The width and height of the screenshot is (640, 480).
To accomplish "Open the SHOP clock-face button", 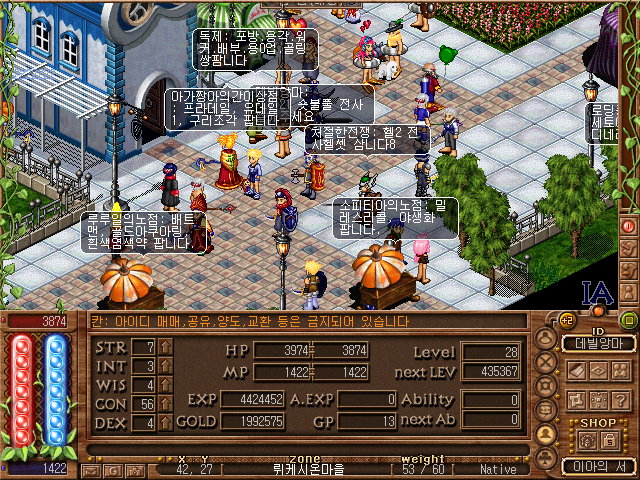I will click(x=585, y=439).
